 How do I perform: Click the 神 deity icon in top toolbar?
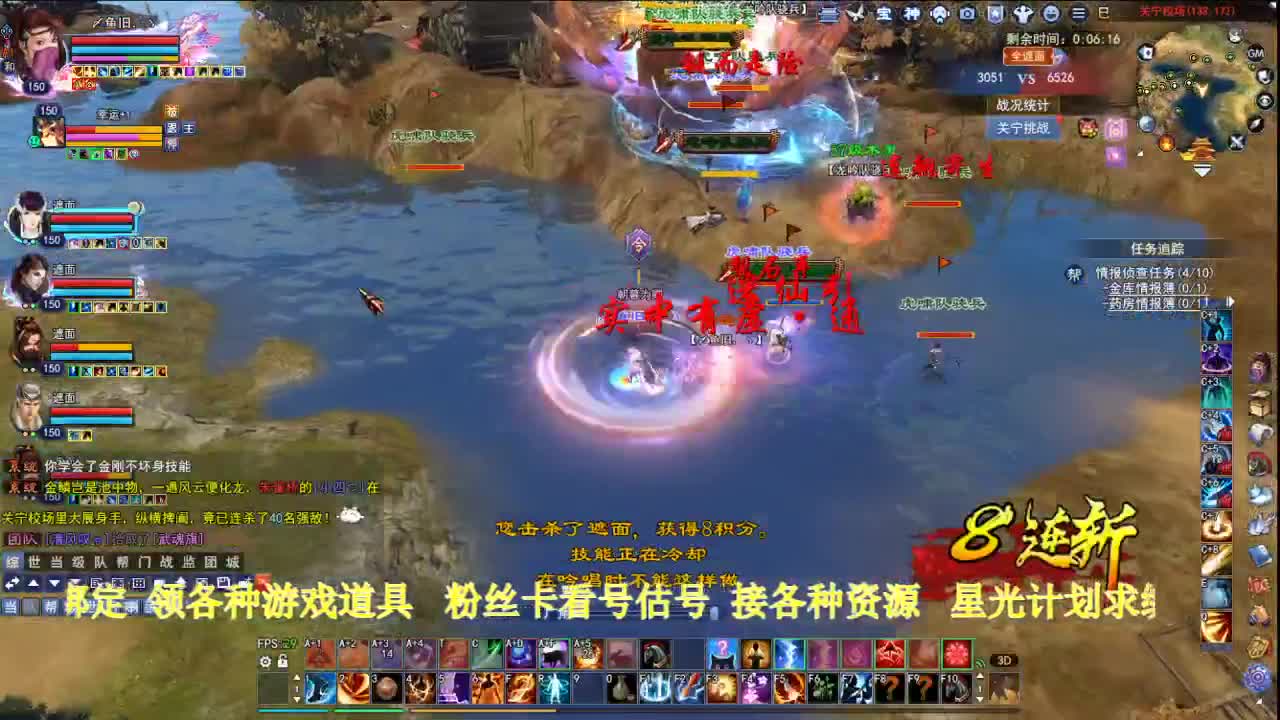coord(912,14)
